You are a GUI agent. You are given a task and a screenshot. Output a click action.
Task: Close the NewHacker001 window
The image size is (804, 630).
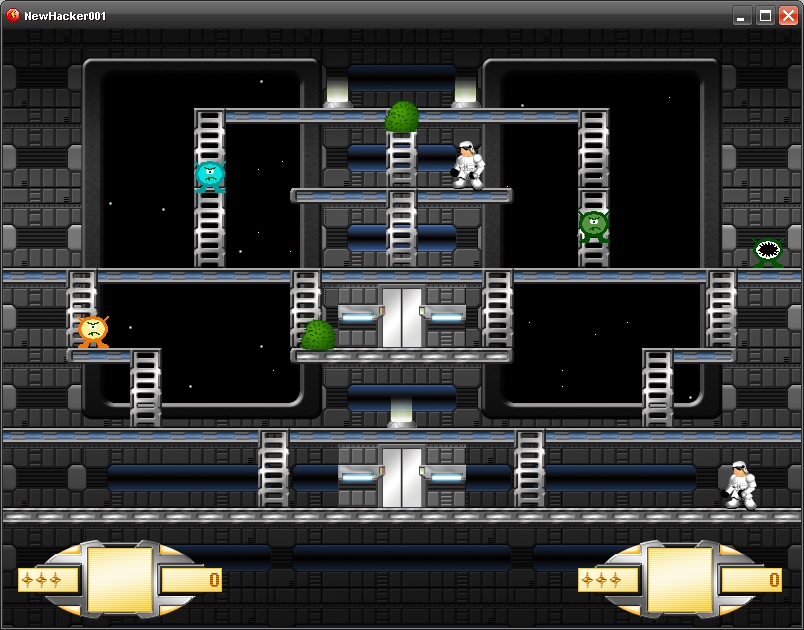coord(788,15)
